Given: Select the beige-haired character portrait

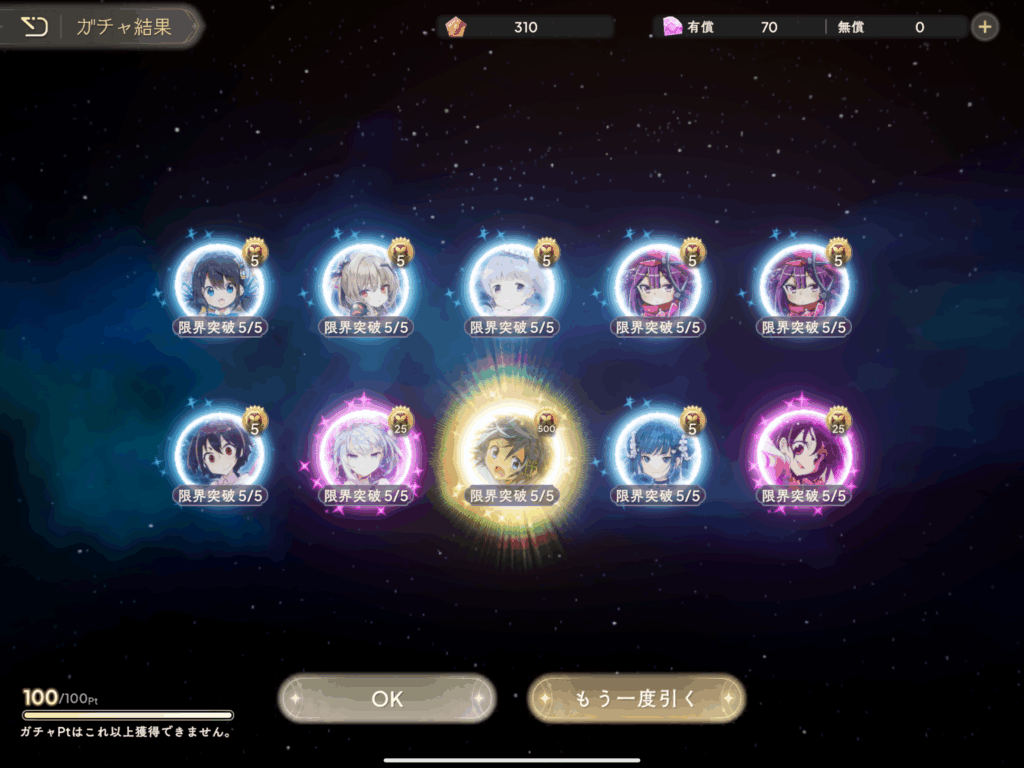Looking at the screenshot, I should tap(365, 286).
